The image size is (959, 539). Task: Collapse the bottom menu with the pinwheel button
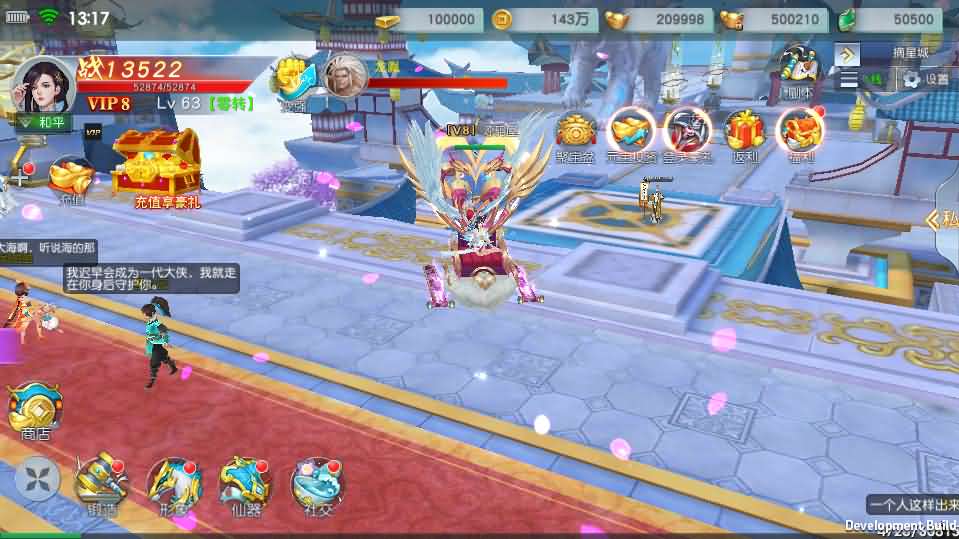tap(37, 480)
